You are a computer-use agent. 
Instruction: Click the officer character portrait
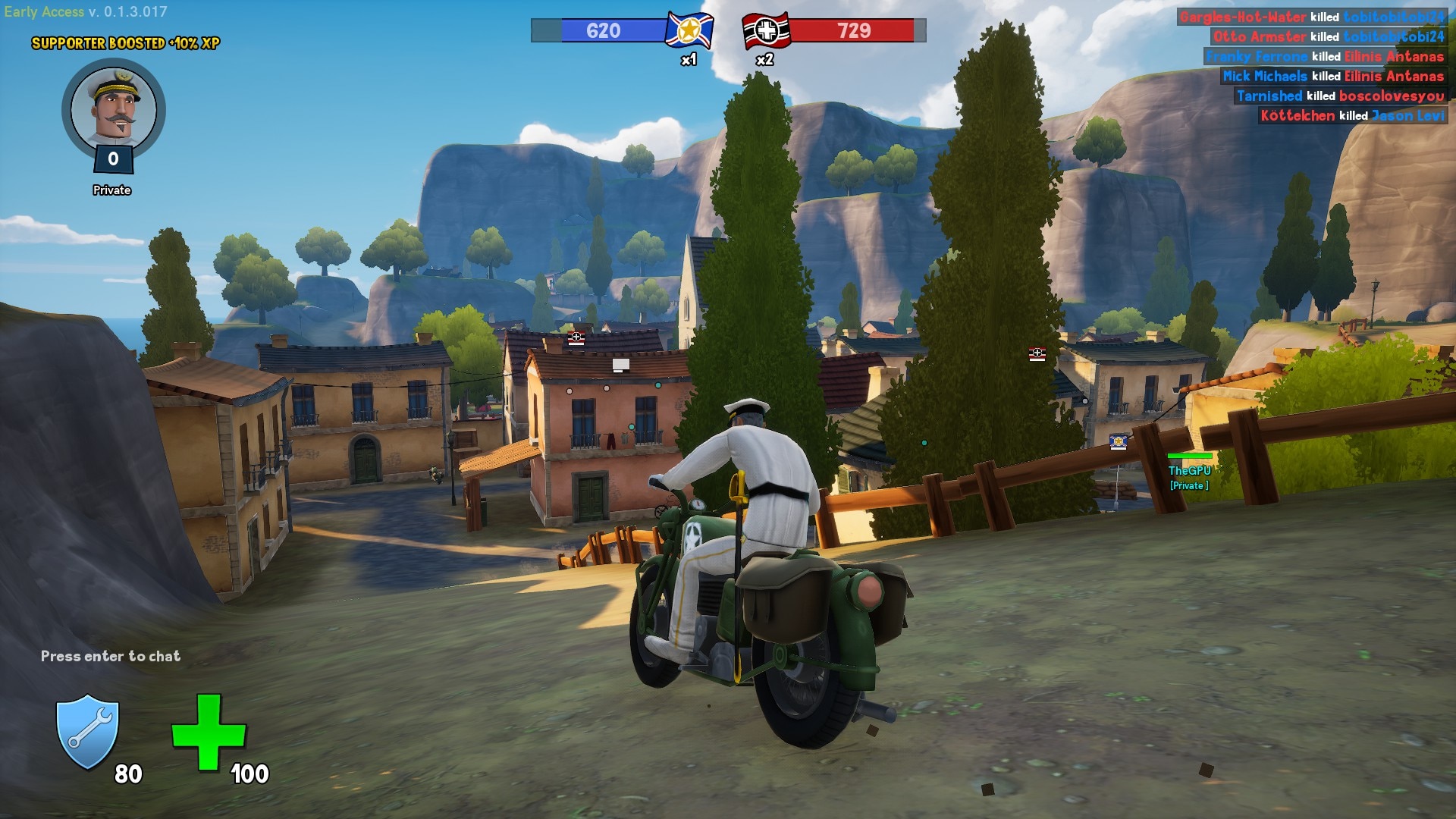coord(114,108)
